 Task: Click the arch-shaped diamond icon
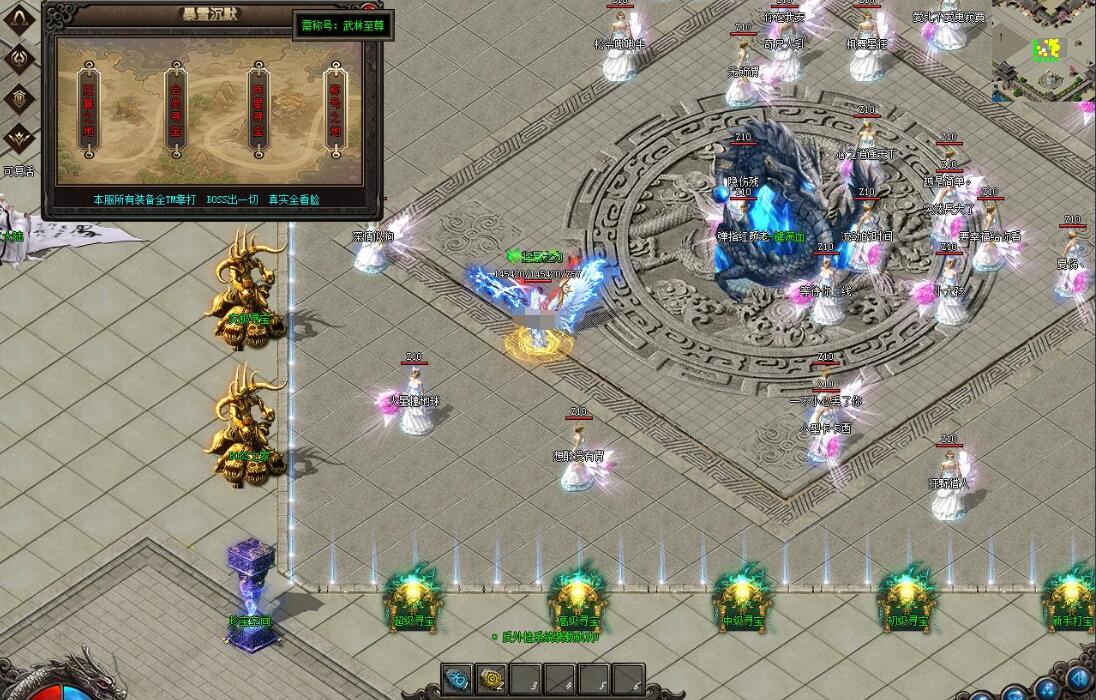click(19, 19)
